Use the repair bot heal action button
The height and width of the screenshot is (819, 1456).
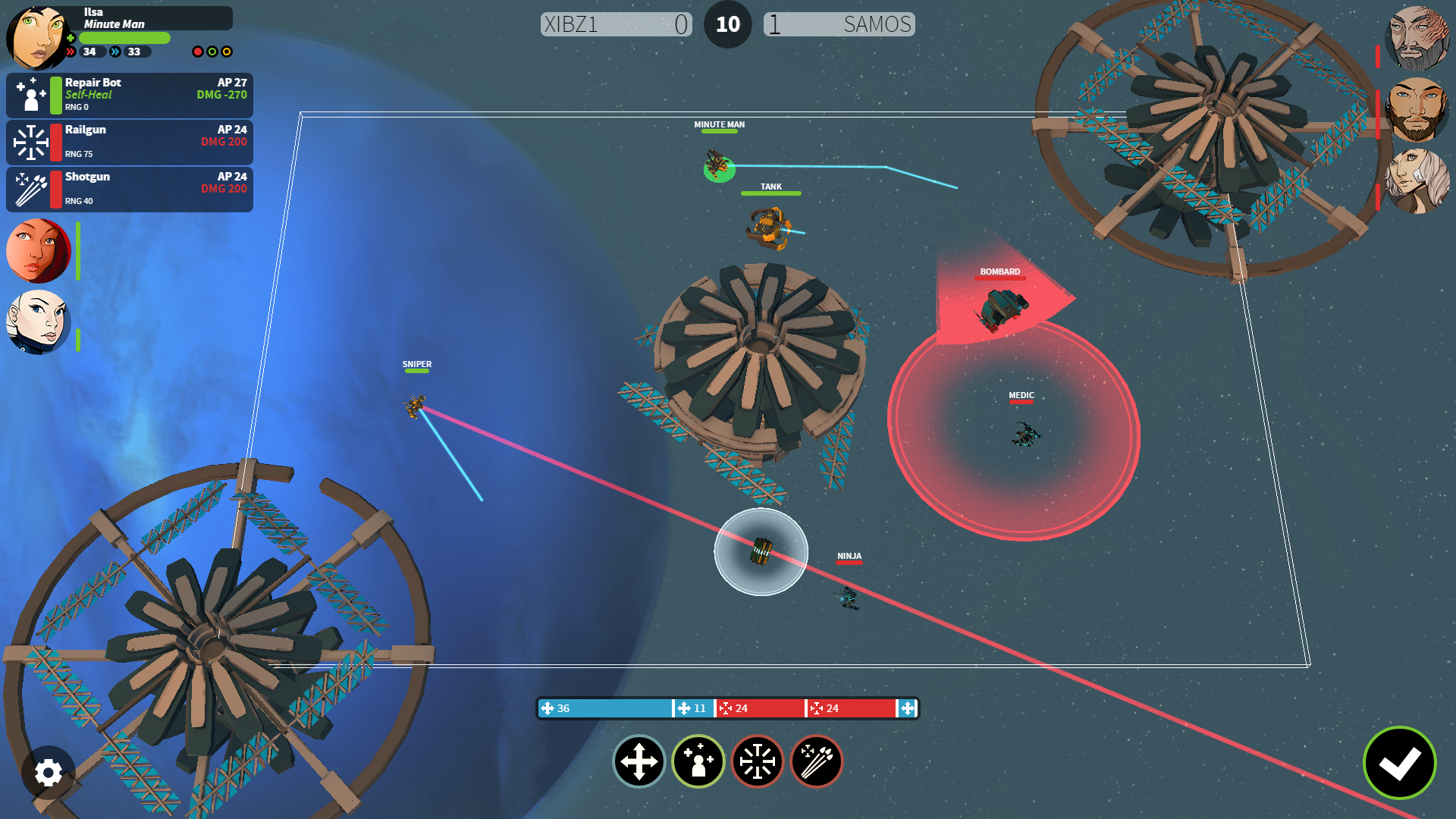[698, 761]
